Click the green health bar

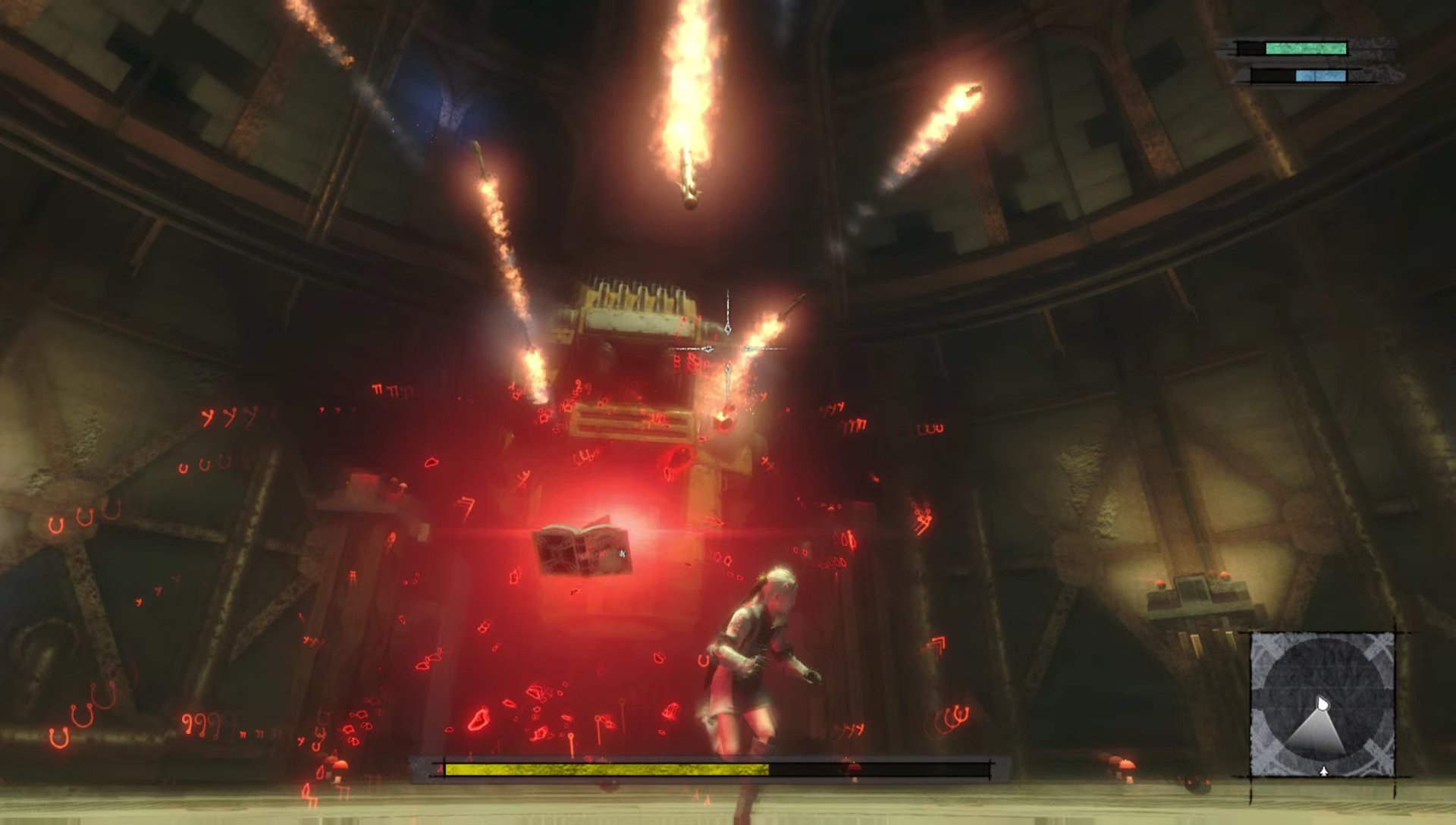pyautogui.click(x=1306, y=47)
